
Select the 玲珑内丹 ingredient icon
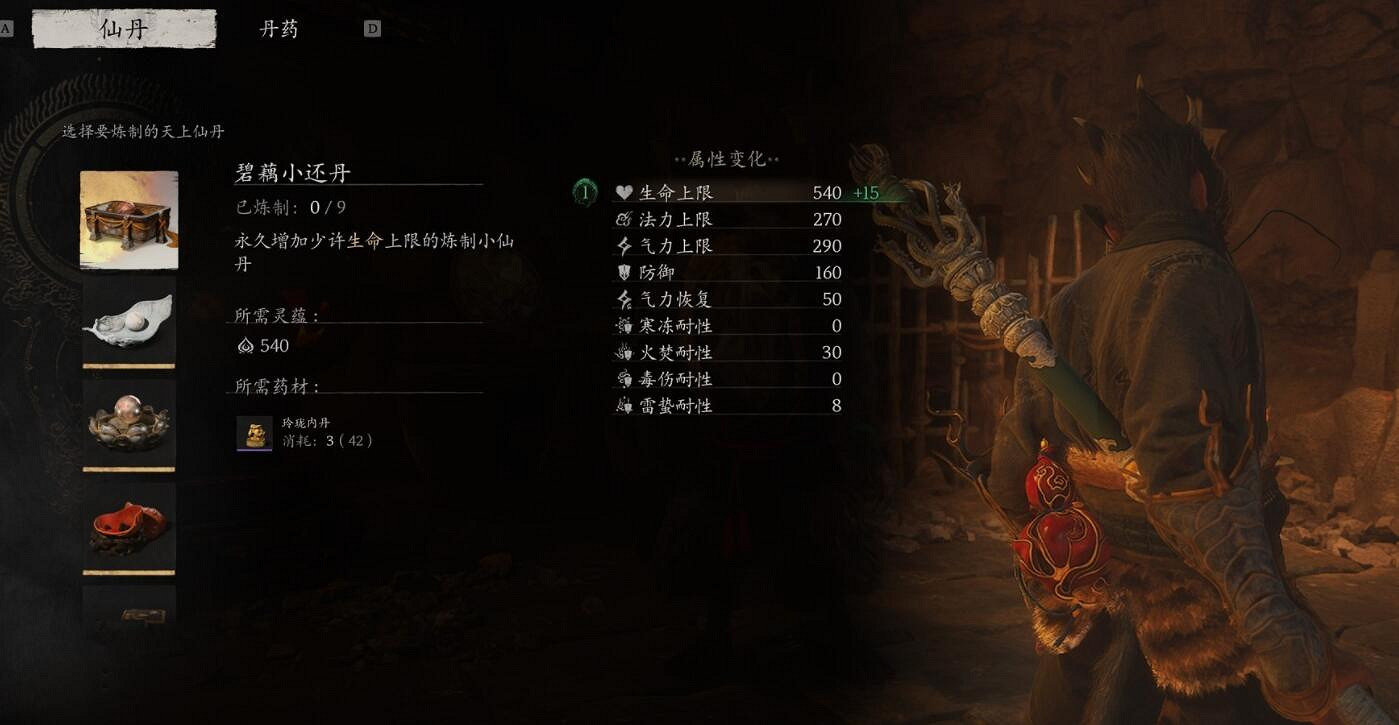click(x=255, y=432)
